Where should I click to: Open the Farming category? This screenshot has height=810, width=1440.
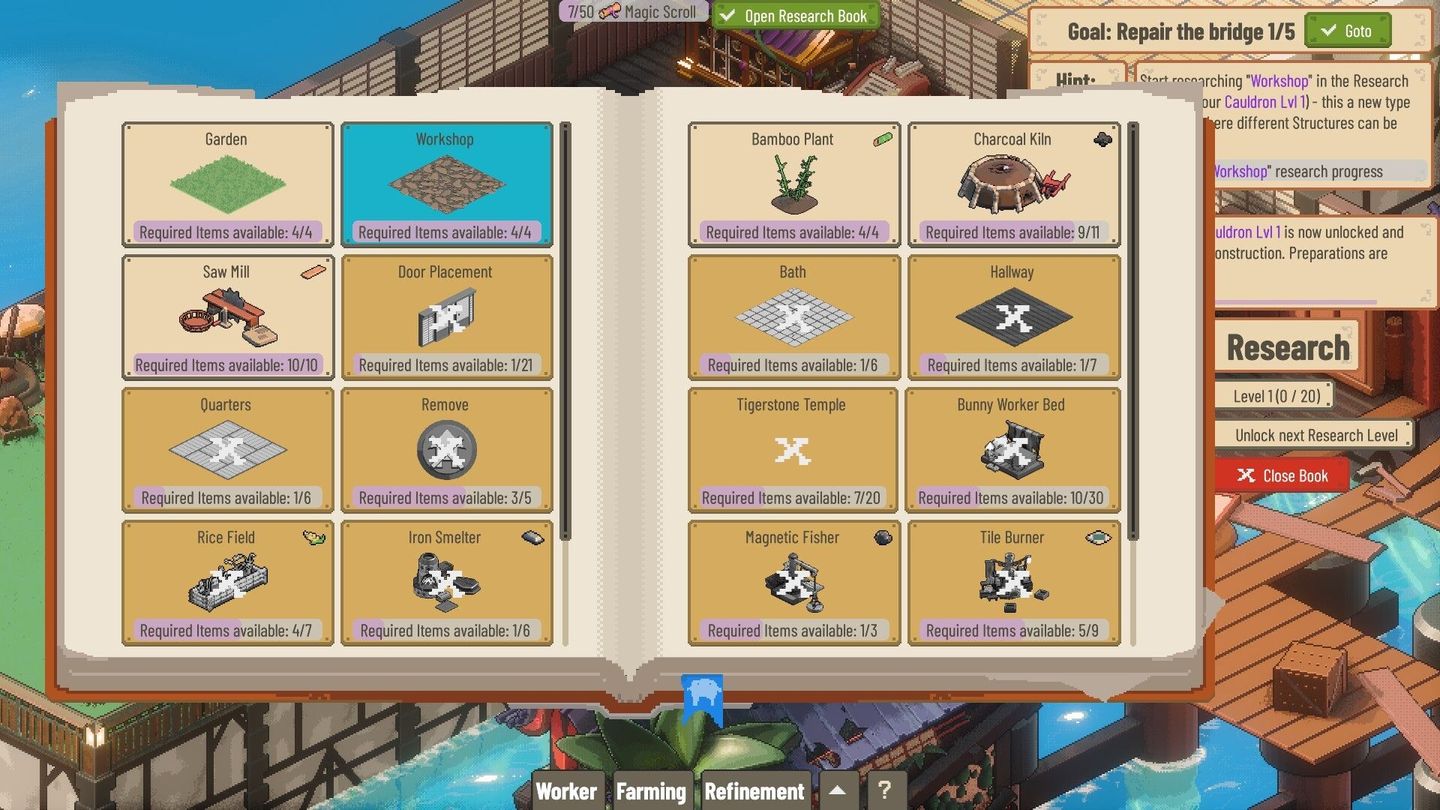coord(651,790)
